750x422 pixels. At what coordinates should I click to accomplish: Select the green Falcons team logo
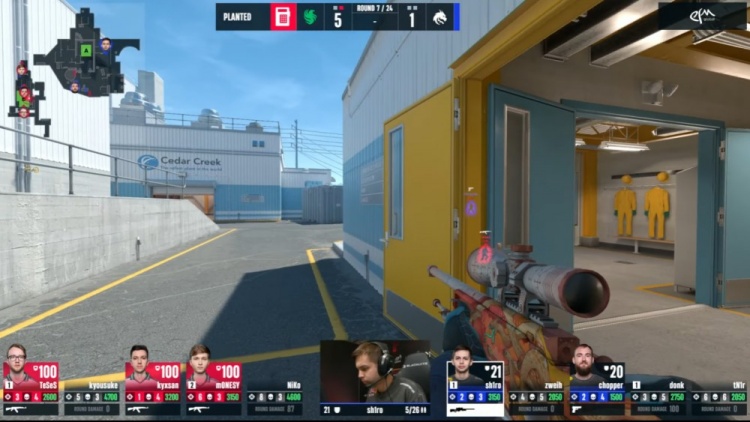[310, 17]
